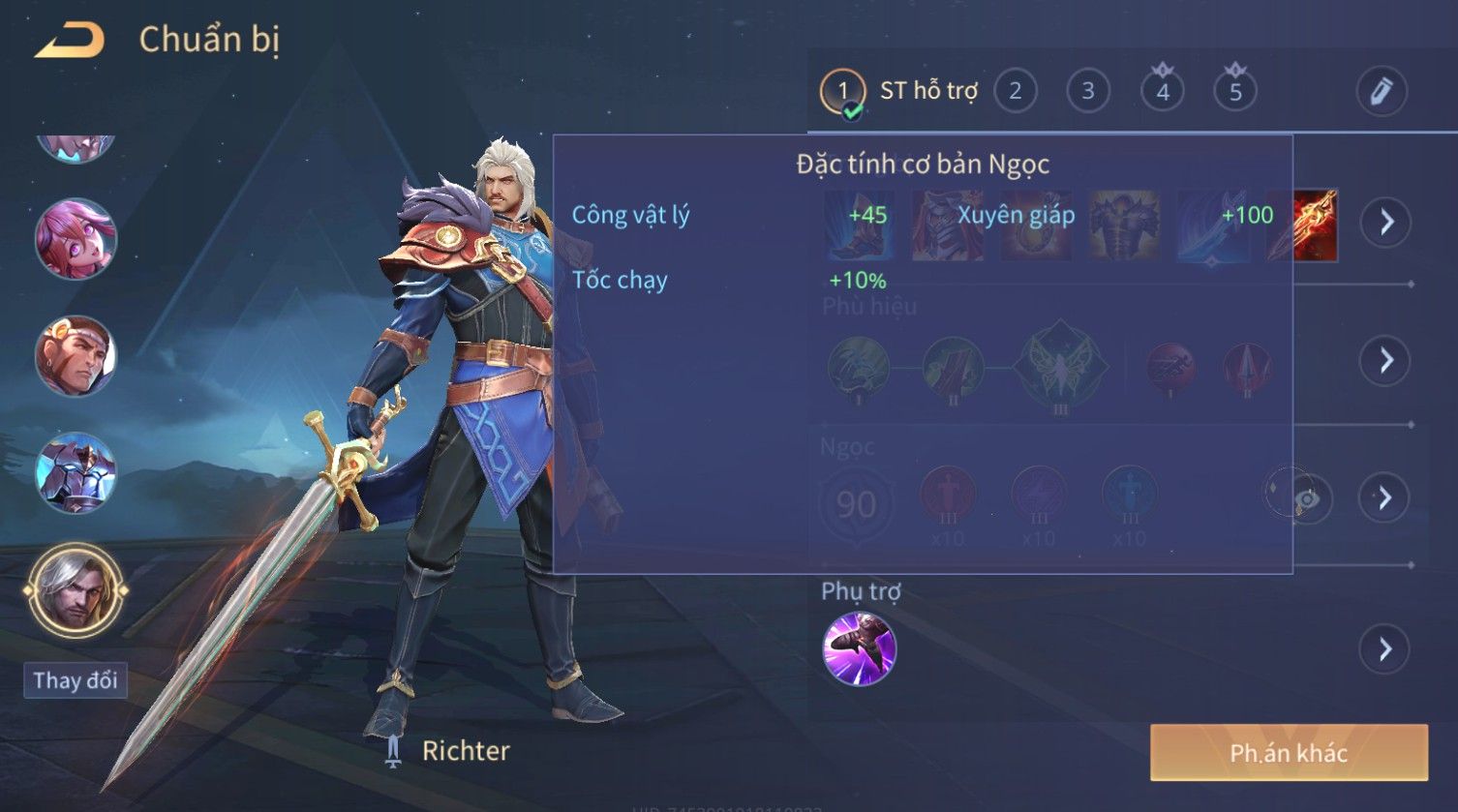Open the Phụ trợ selection arrow
This screenshot has width=1458, height=812.
tap(1385, 648)
